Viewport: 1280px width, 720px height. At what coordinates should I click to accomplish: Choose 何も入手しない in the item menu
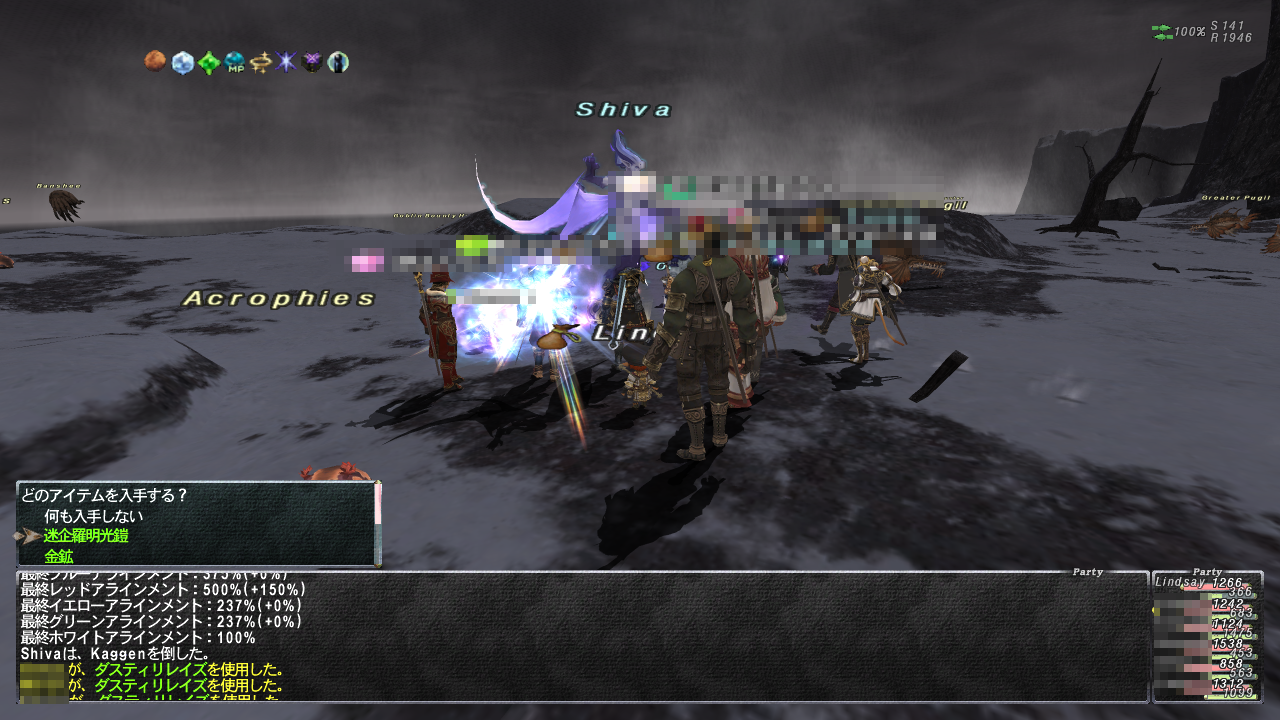[x=94, y=516]
